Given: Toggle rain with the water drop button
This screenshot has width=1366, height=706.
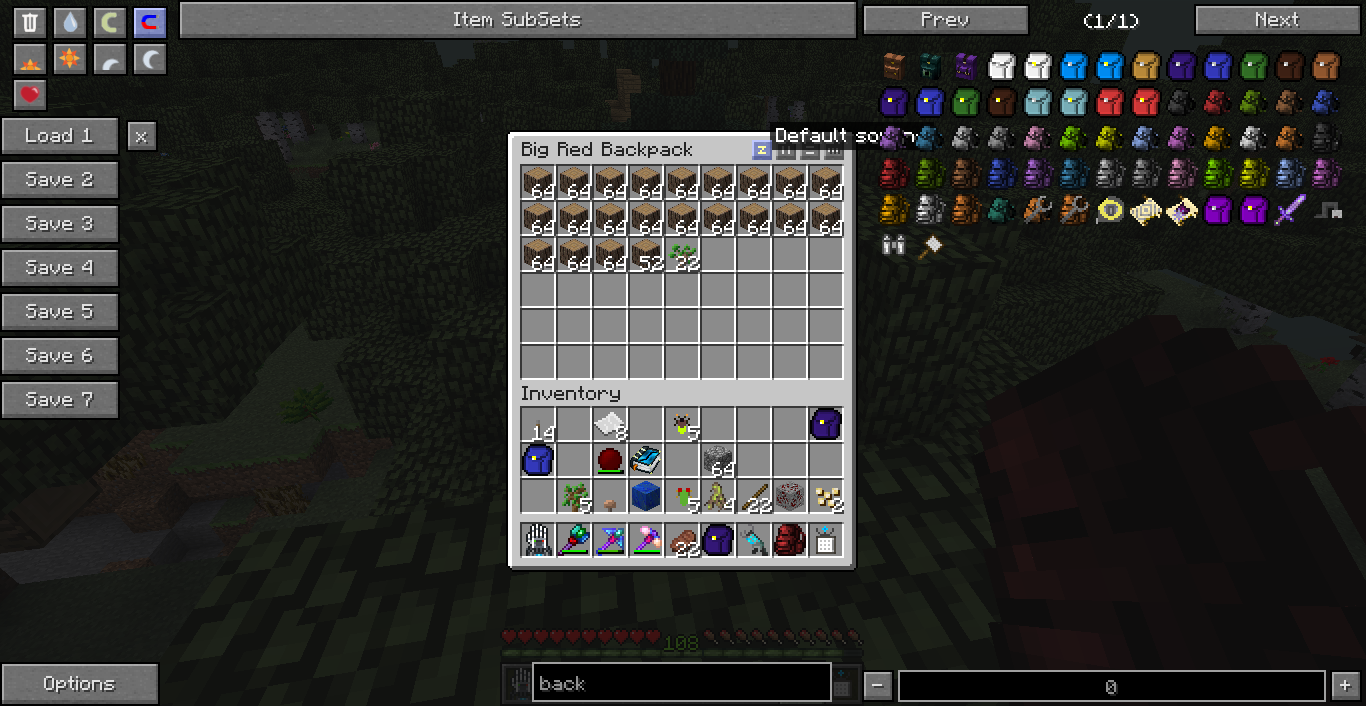Looking at the screenshot, I should (x=70, y=22).
